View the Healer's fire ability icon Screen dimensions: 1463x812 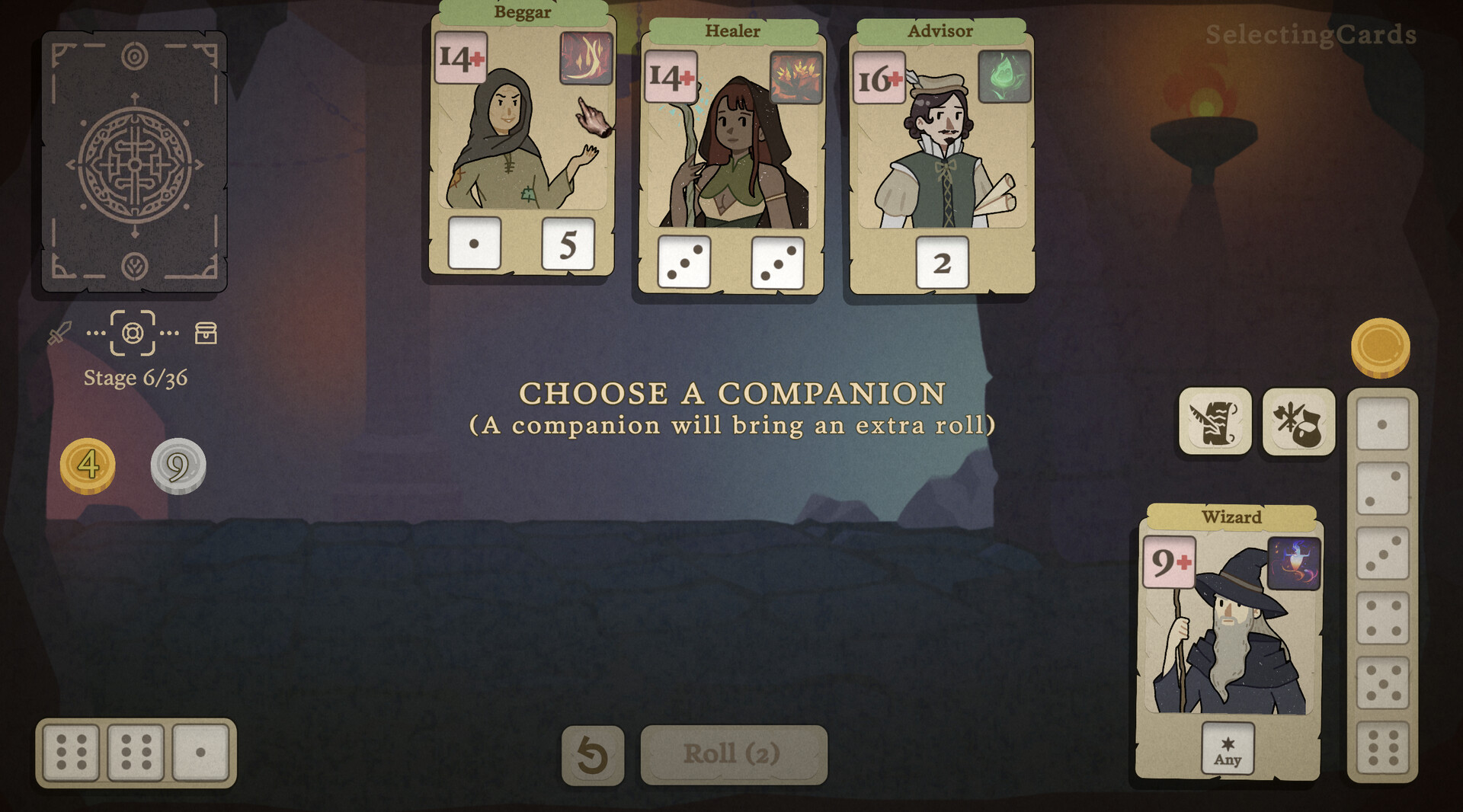coord(796,75)
